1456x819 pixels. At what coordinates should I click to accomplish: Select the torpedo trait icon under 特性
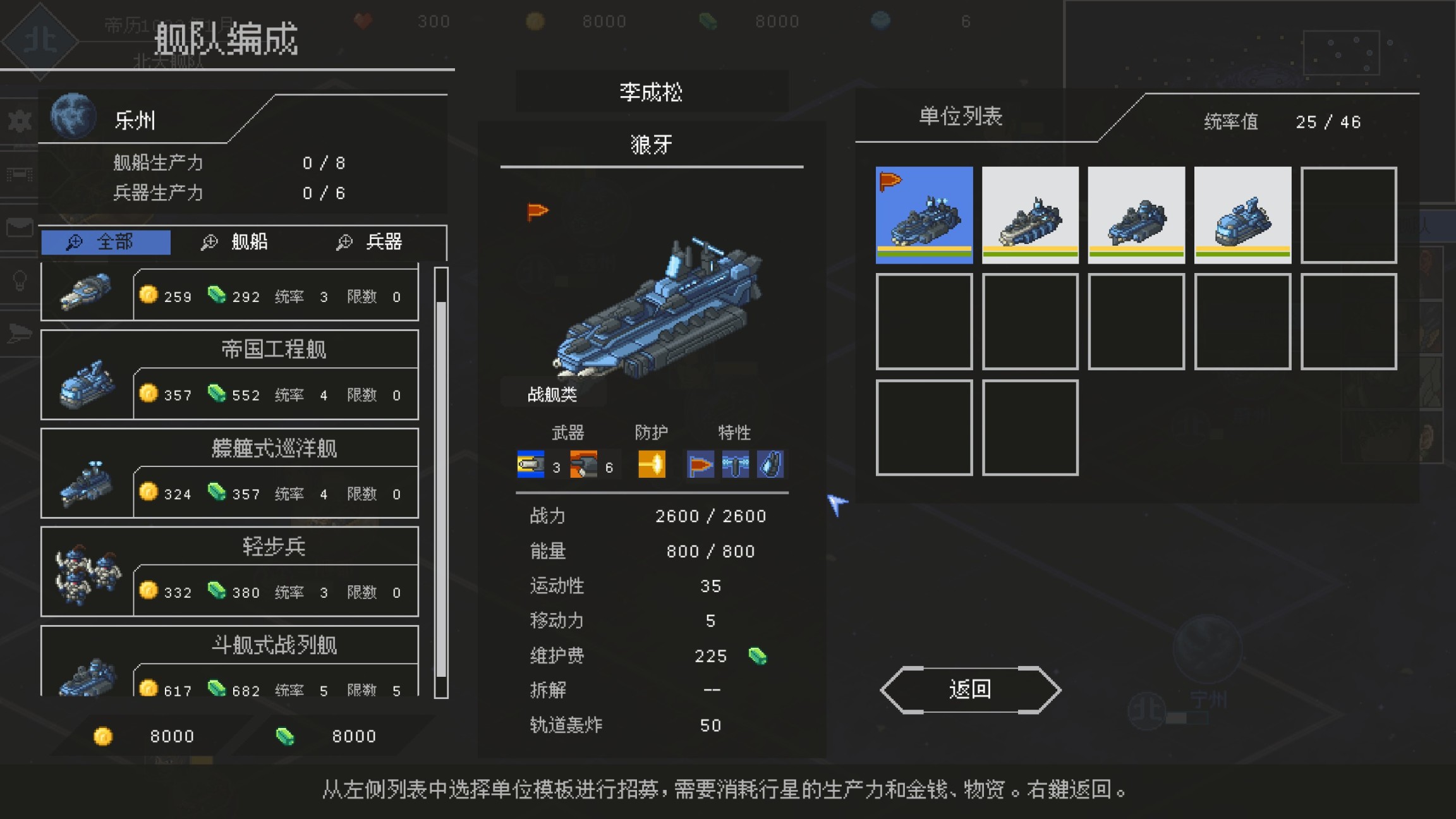[x=735, y=464]
